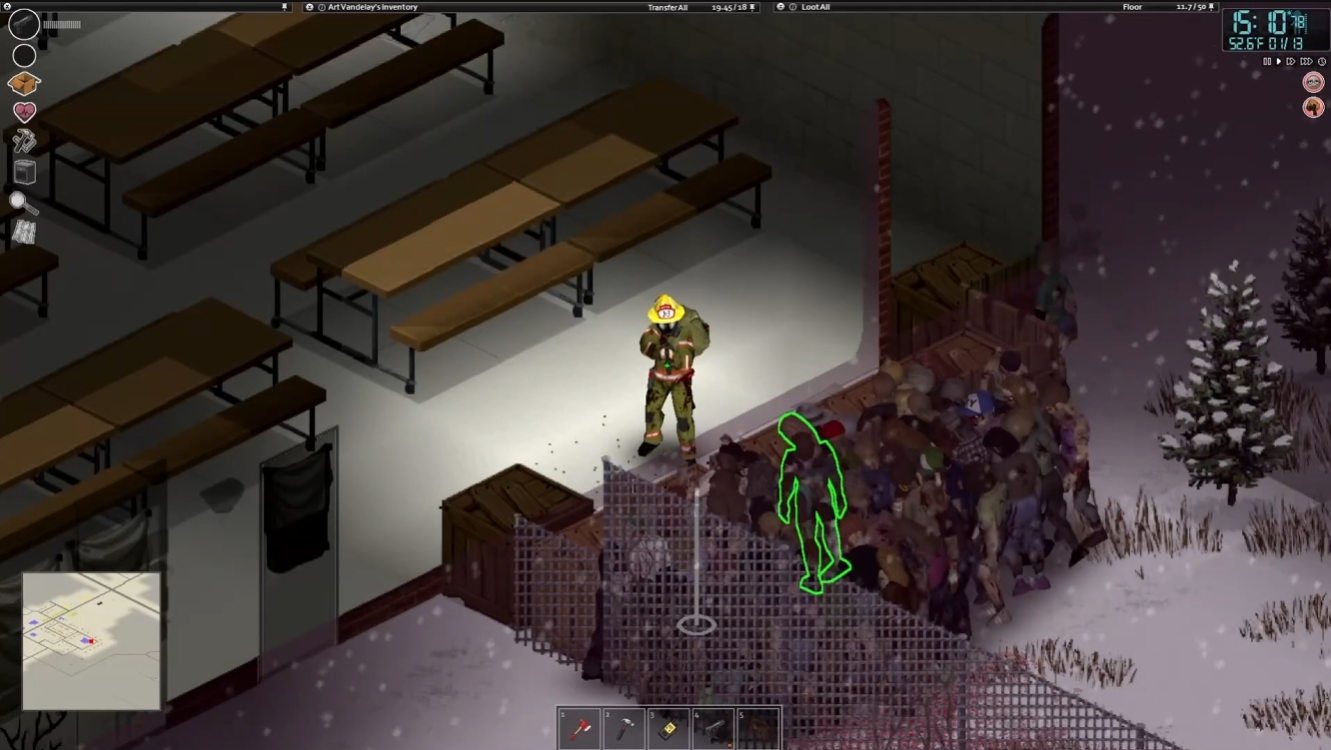Viewport: 1331px width, 750px height.
Task: Open the inventory box panel icon
Action: click(x=22, y=83)
